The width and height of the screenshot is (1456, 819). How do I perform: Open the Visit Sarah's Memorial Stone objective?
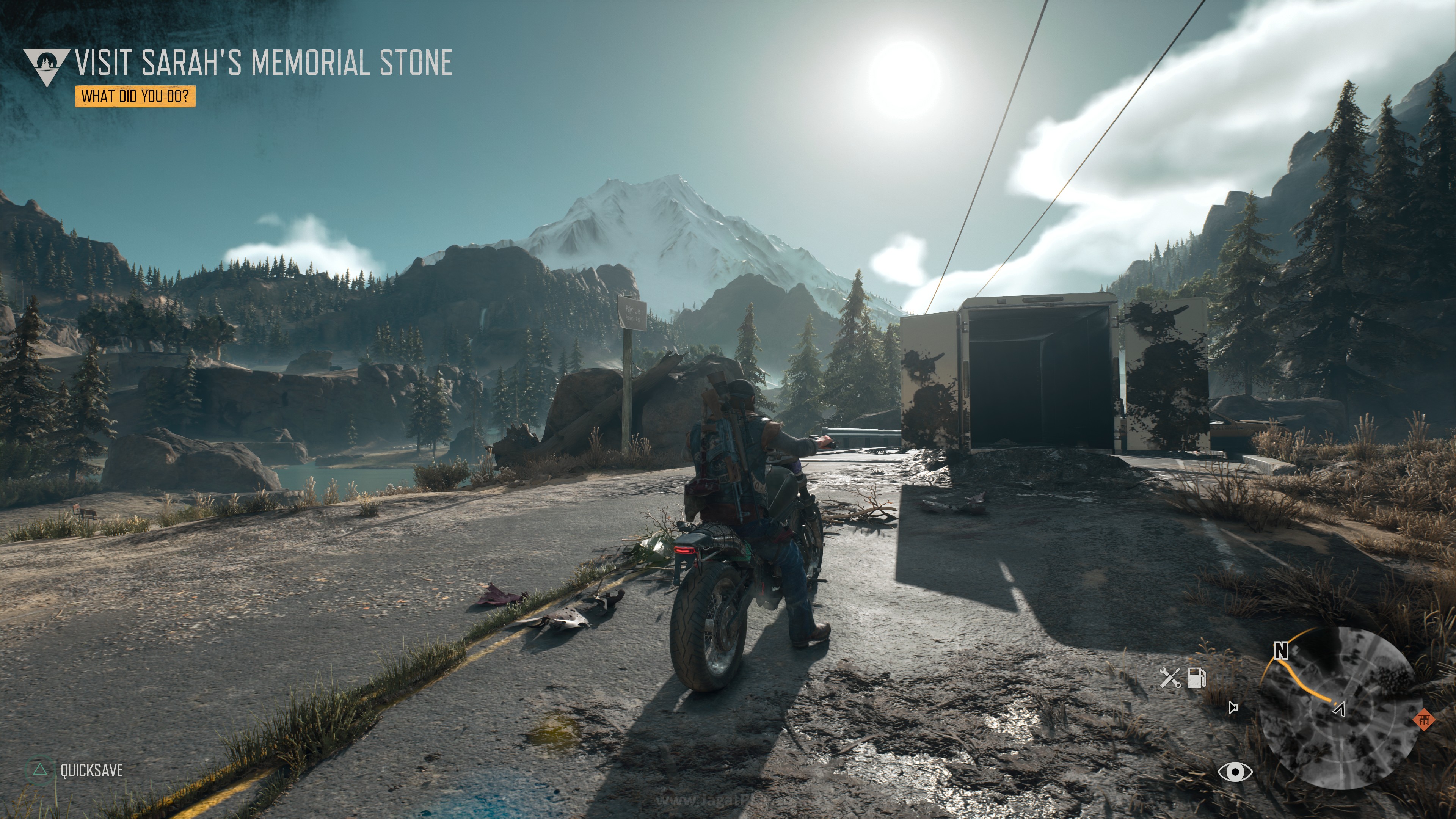[264, 62]
